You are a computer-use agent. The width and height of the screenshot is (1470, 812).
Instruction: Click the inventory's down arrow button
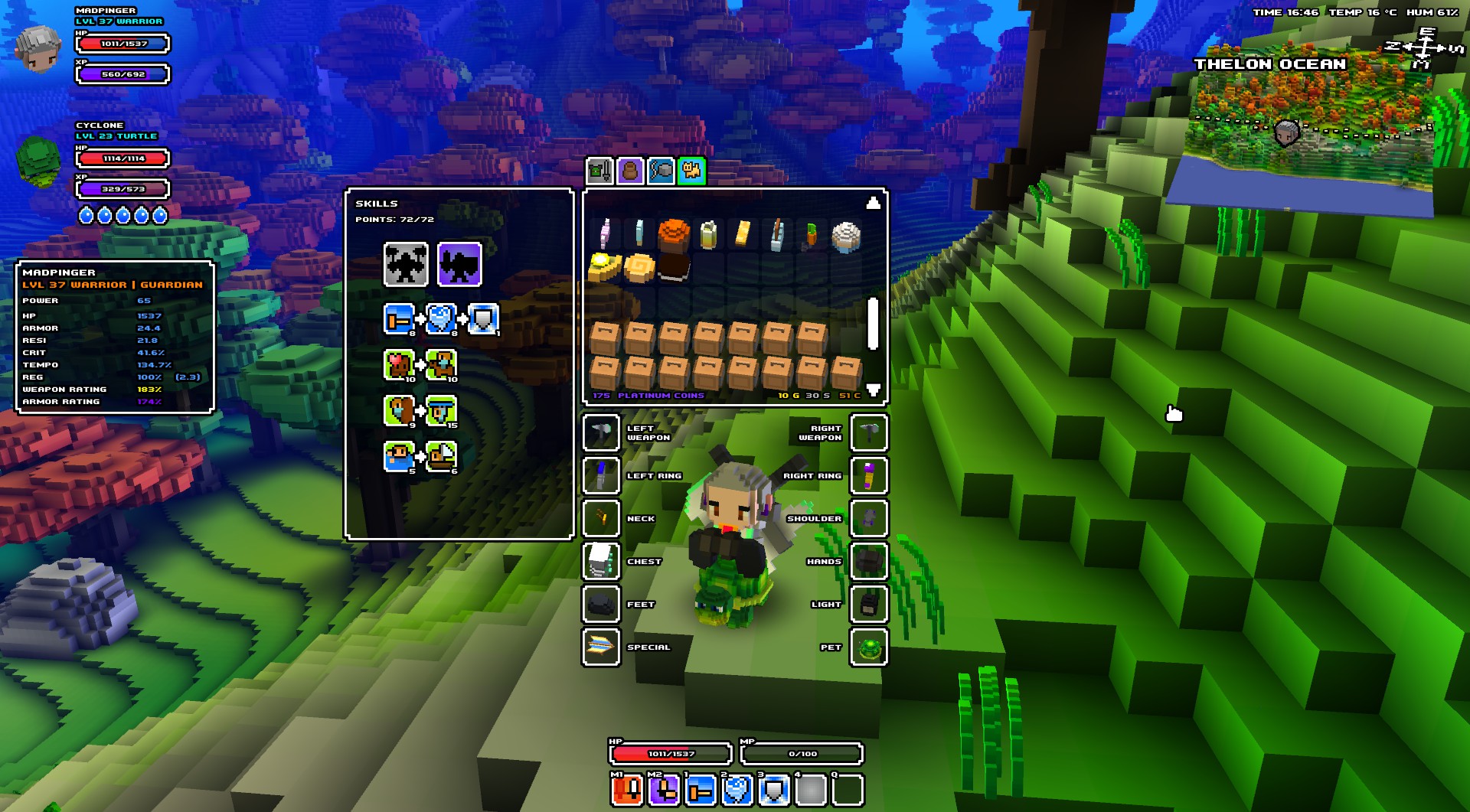[x=873, y=390]
